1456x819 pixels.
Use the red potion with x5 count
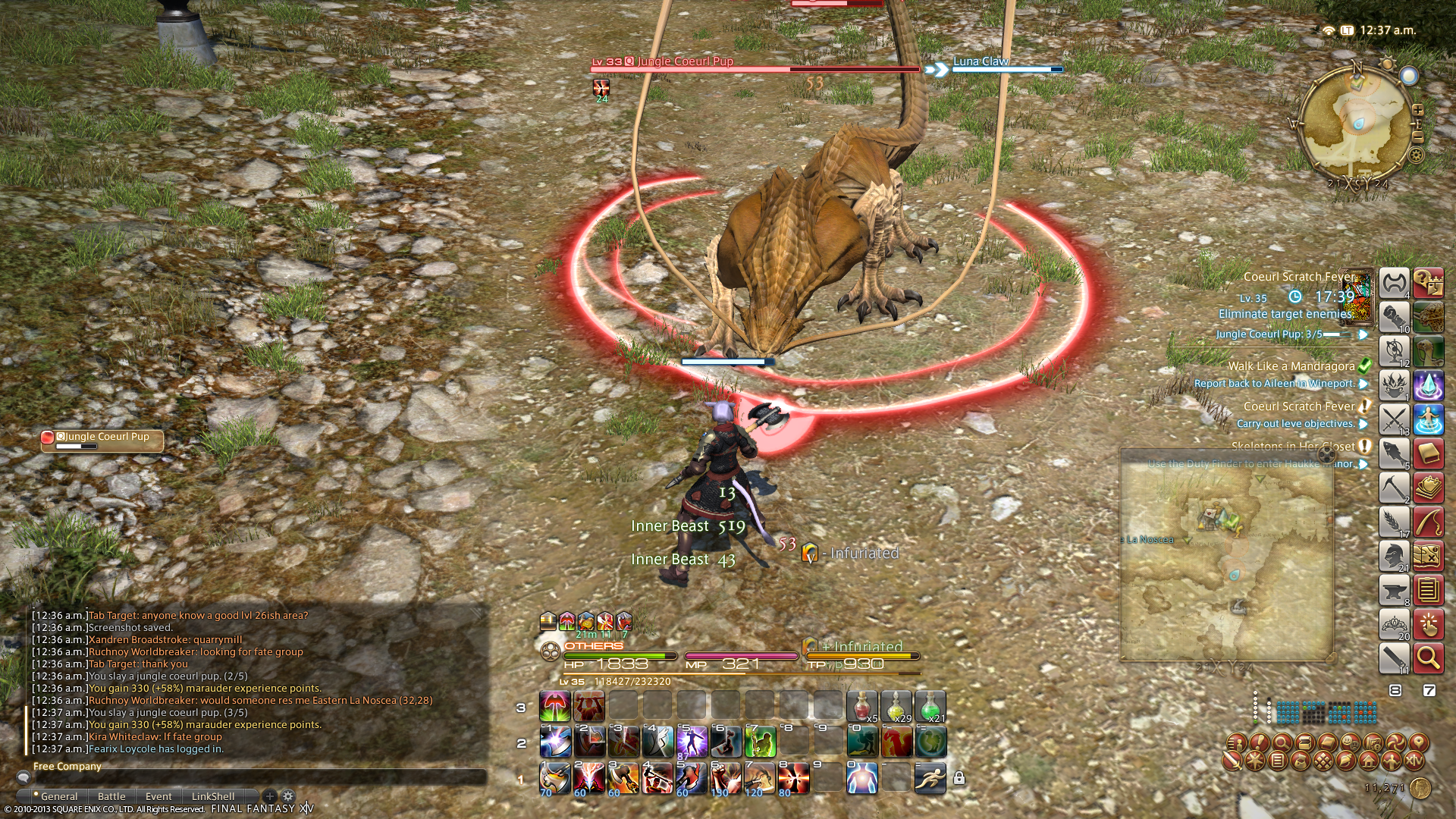click(x=862, y=707)
